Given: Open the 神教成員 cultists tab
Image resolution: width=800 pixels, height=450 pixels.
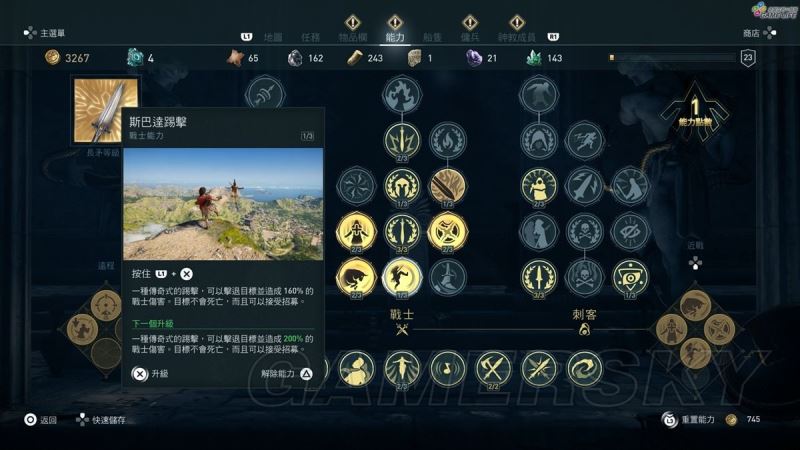Looking at the screenshot, I should point(517,36).
